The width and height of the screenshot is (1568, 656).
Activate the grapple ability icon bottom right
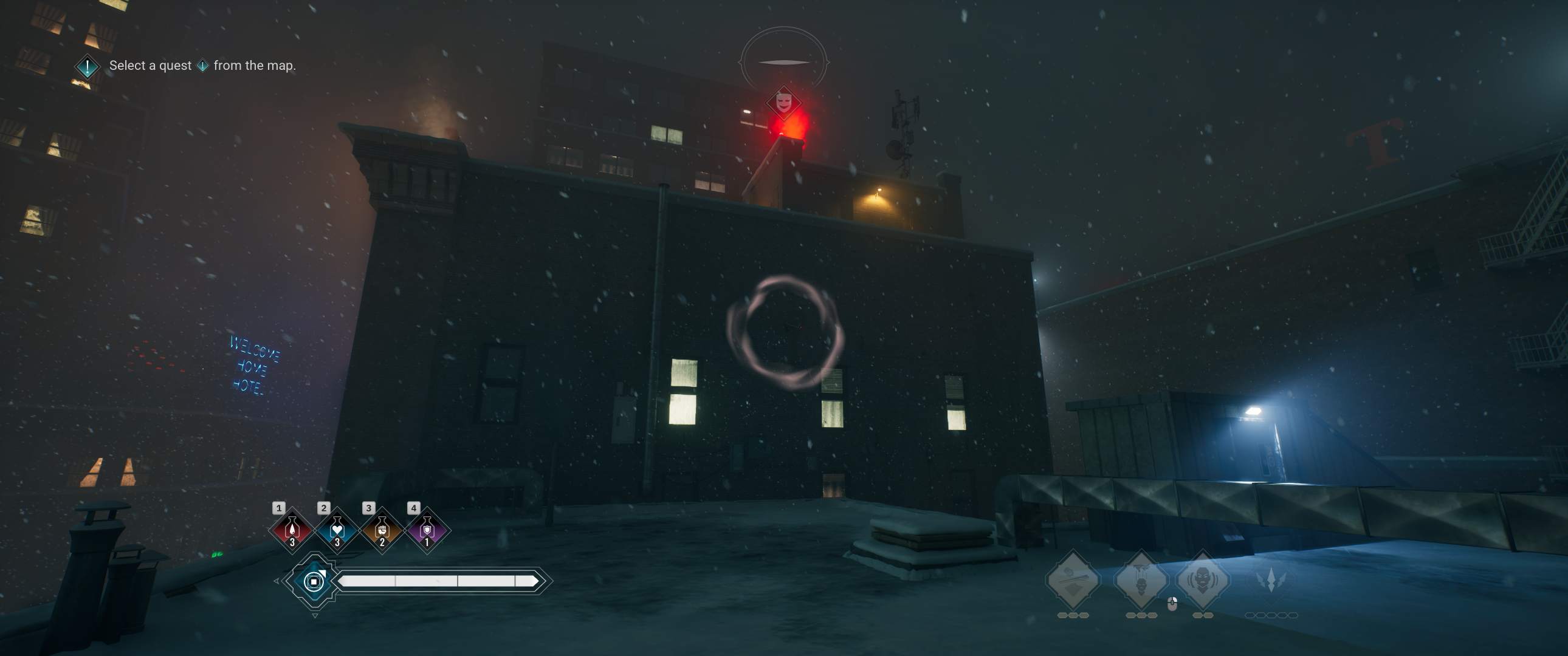click(1141, 581)
